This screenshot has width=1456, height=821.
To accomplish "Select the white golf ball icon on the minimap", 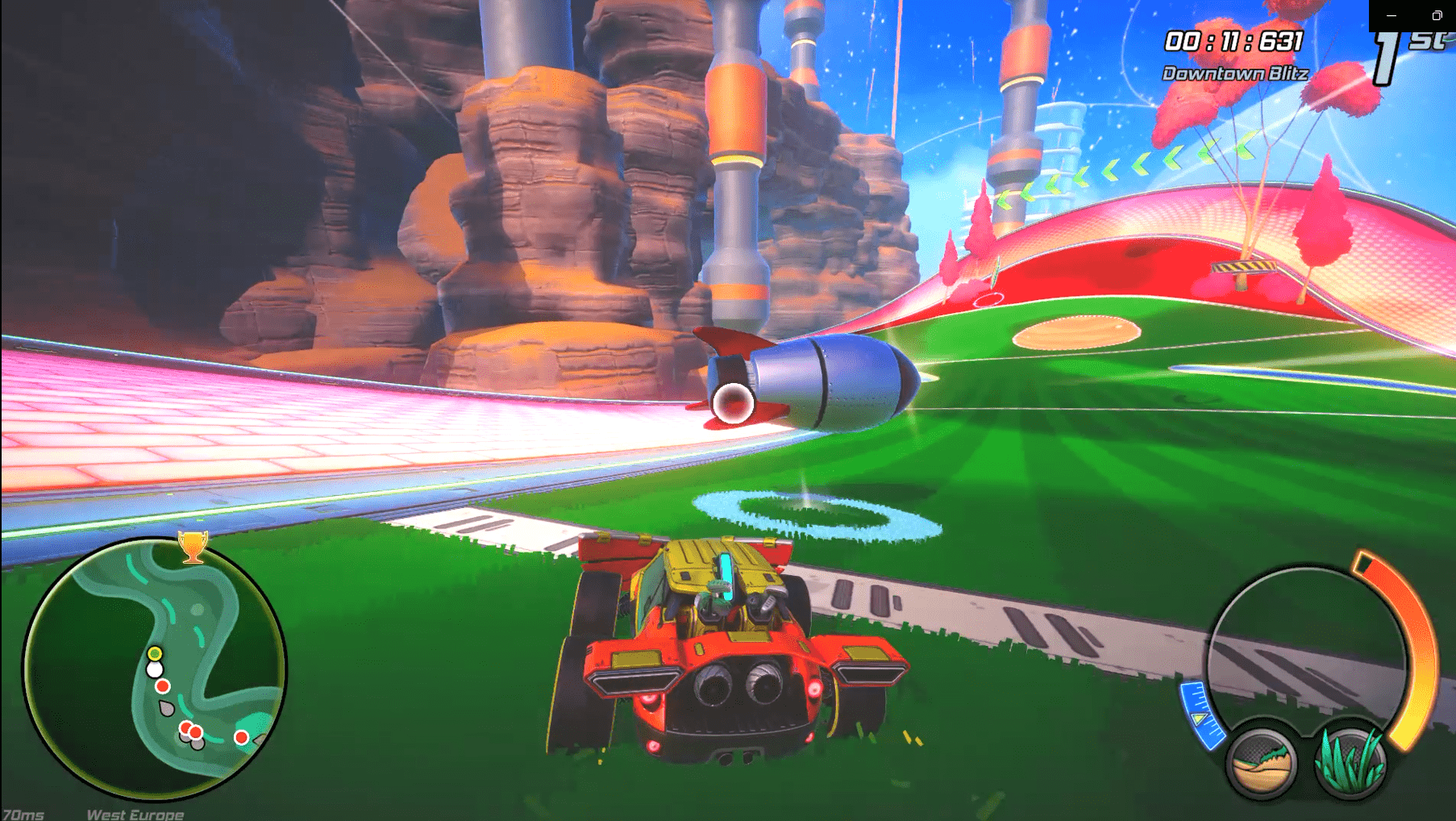I will tap(155, 669).
